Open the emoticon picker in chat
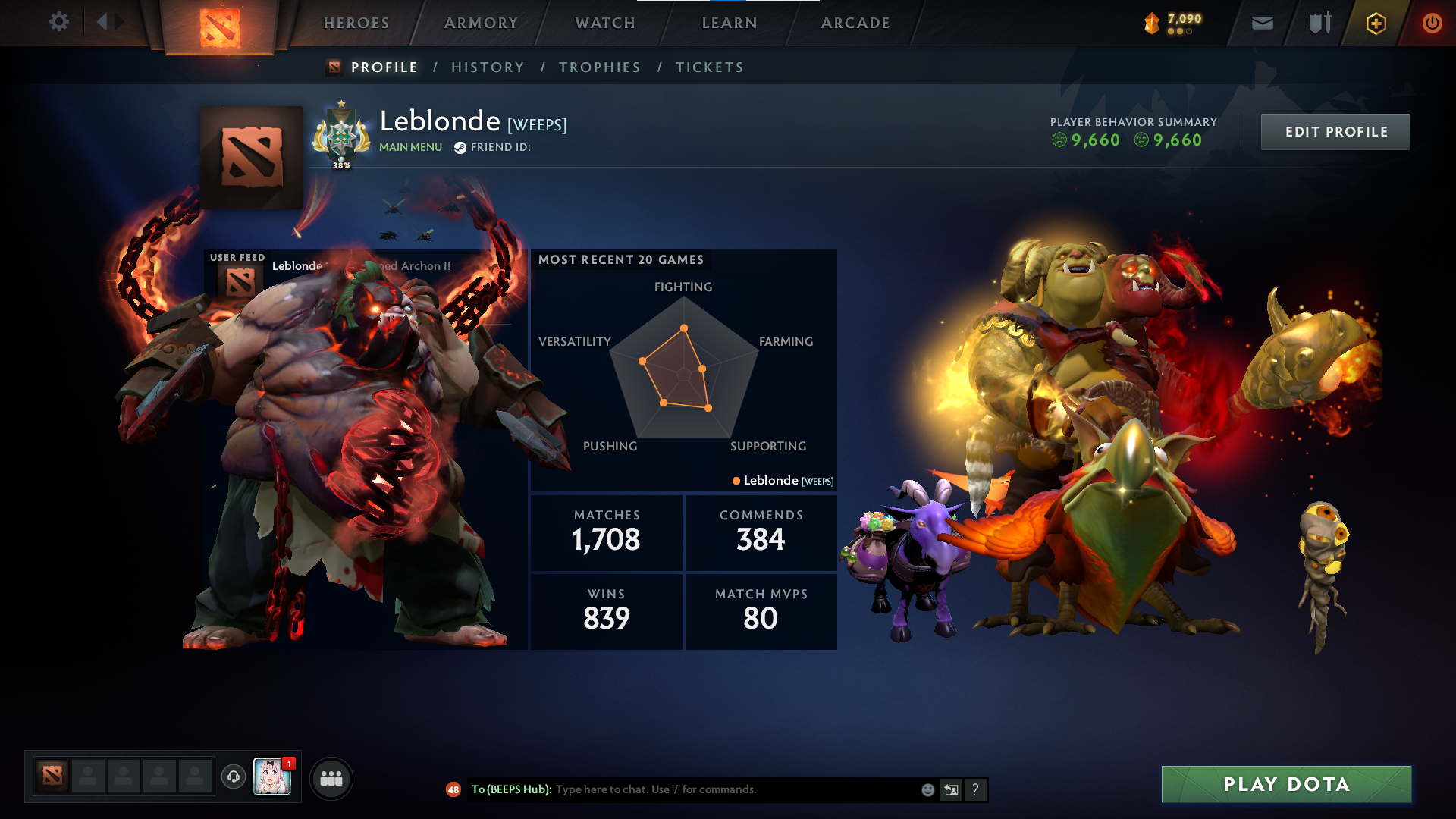Screen dimensions: 1456x819 pos(927,789)
